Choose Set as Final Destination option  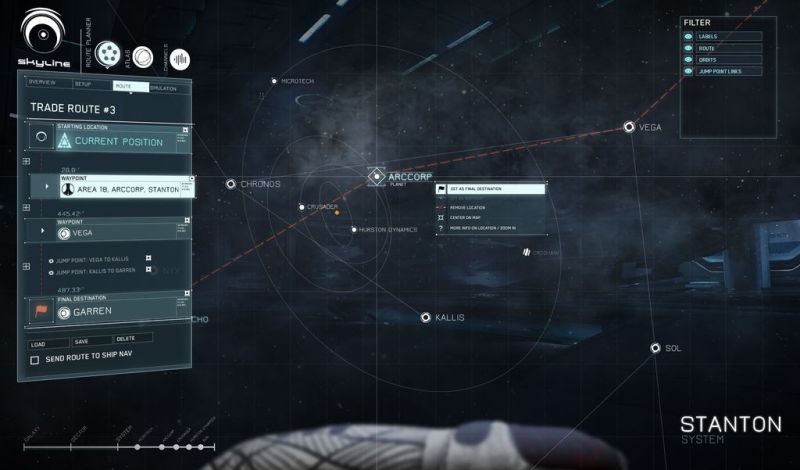(x=491, y=189)
